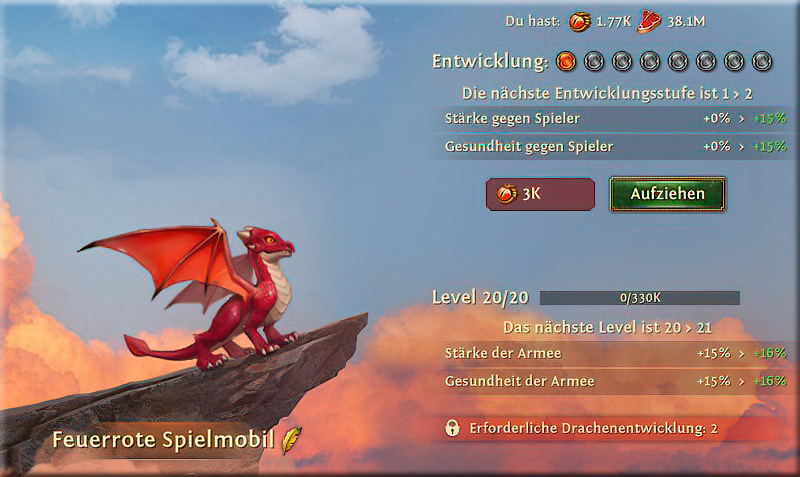Click the lock icon for required dragon development
This screenshot has width=800, height=477.
pos(453,429)
